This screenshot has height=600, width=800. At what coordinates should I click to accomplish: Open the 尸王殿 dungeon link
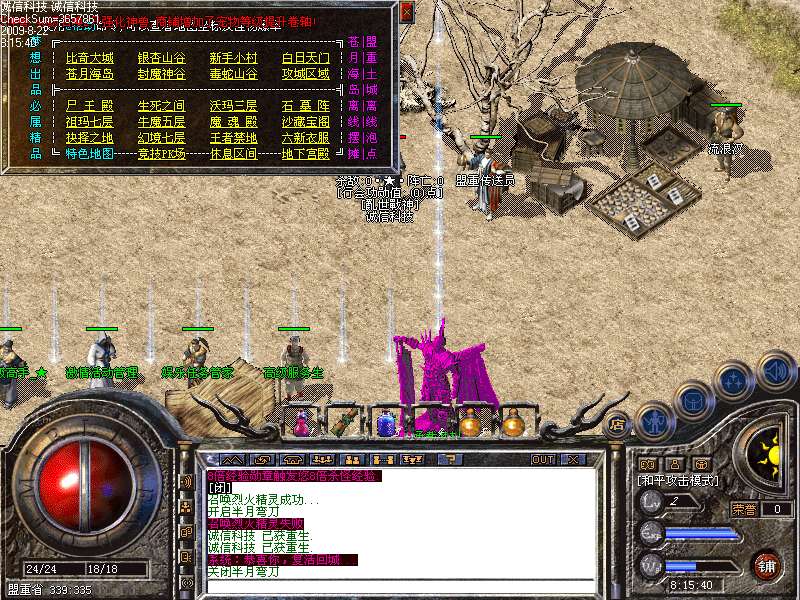click(x=90, y=105)
